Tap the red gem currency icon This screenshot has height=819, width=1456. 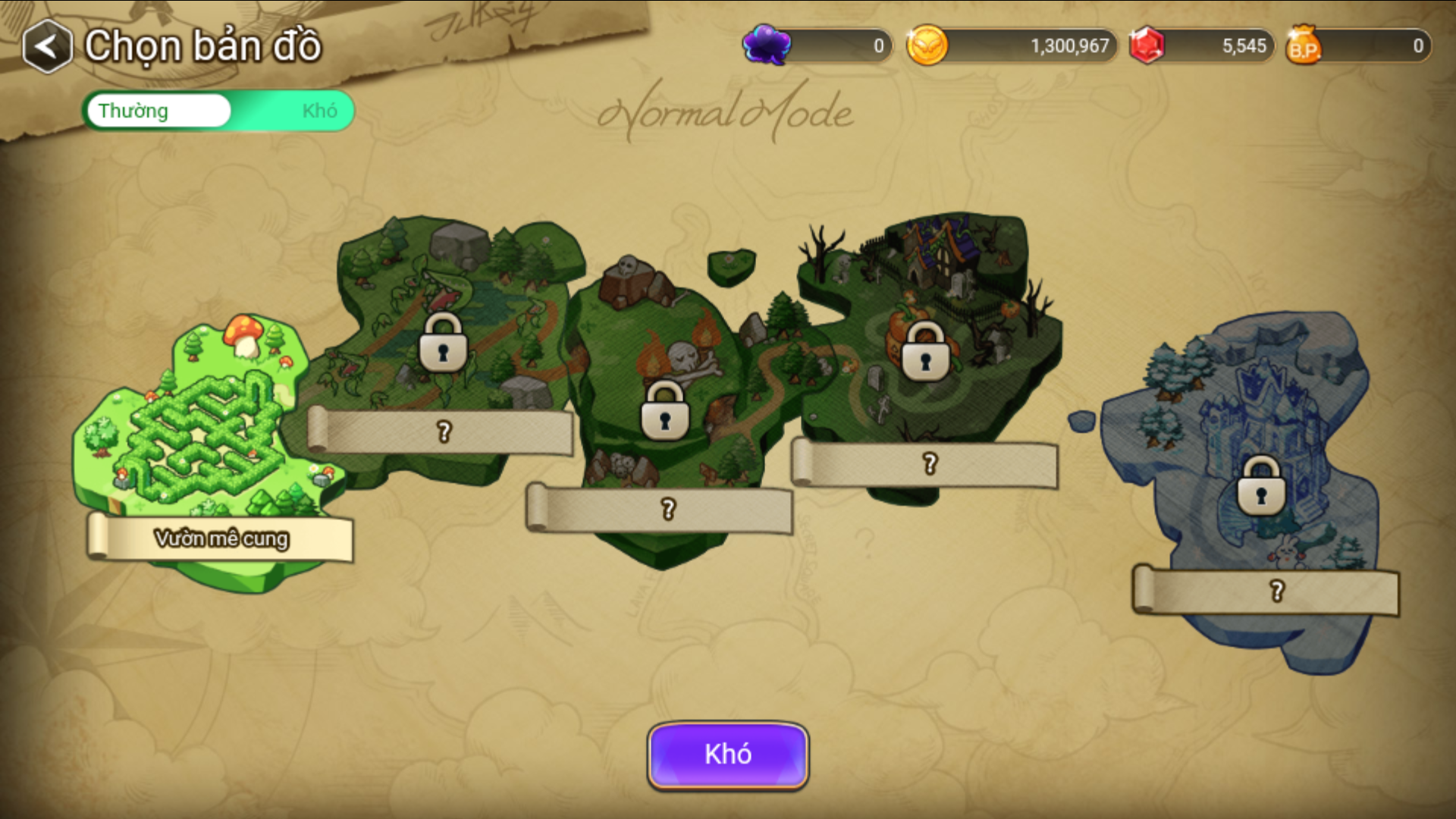[1147, 45]
